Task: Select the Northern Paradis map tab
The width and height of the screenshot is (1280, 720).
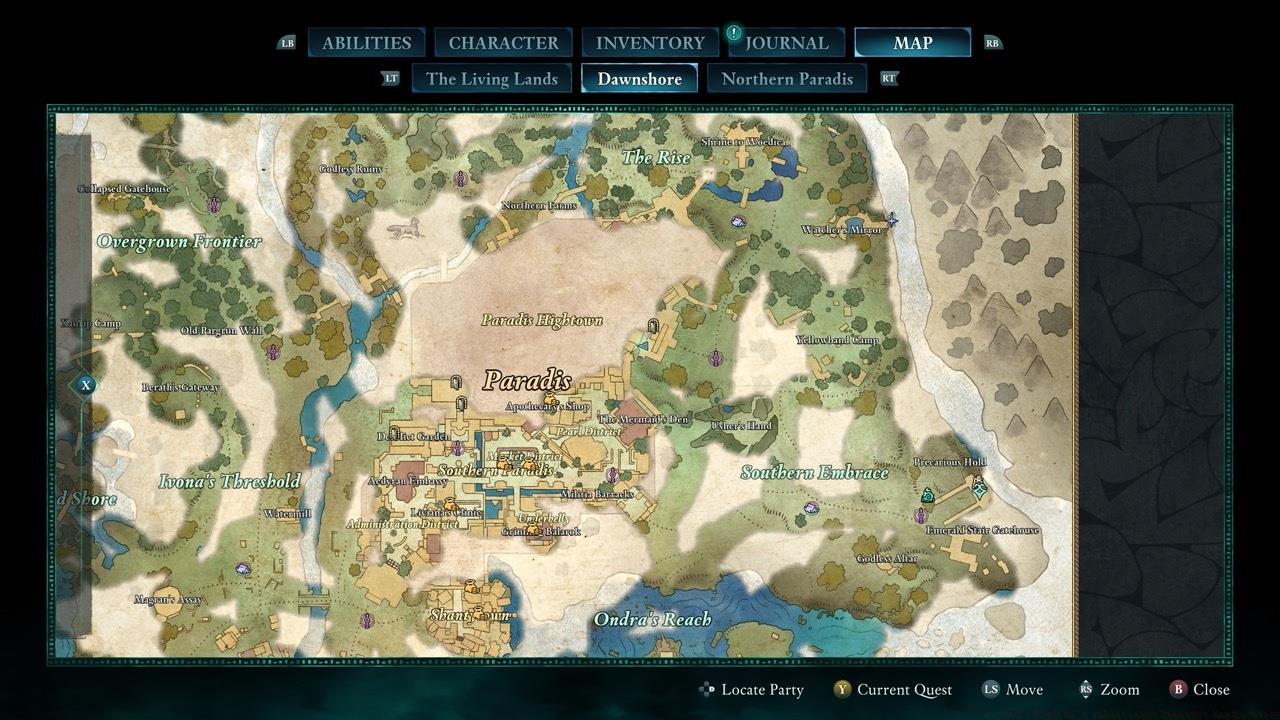Action: (x=787, y=77)
